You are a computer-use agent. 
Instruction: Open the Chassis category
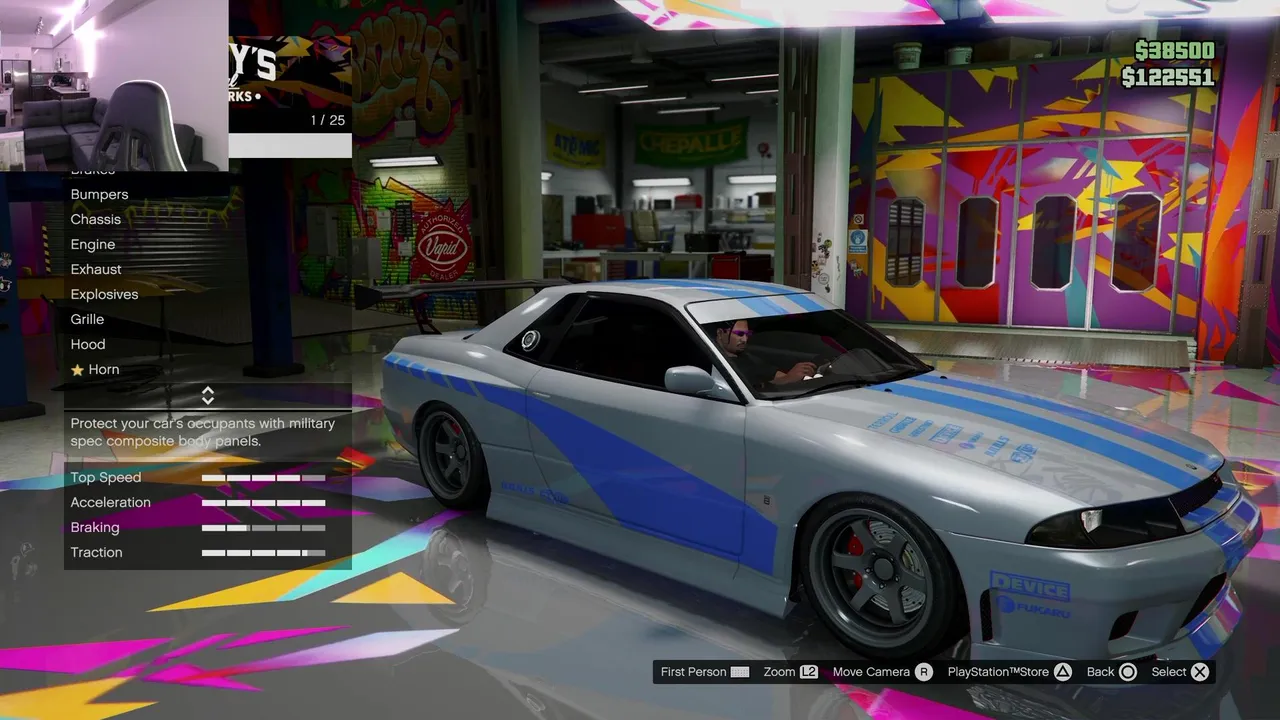(96, 219)
